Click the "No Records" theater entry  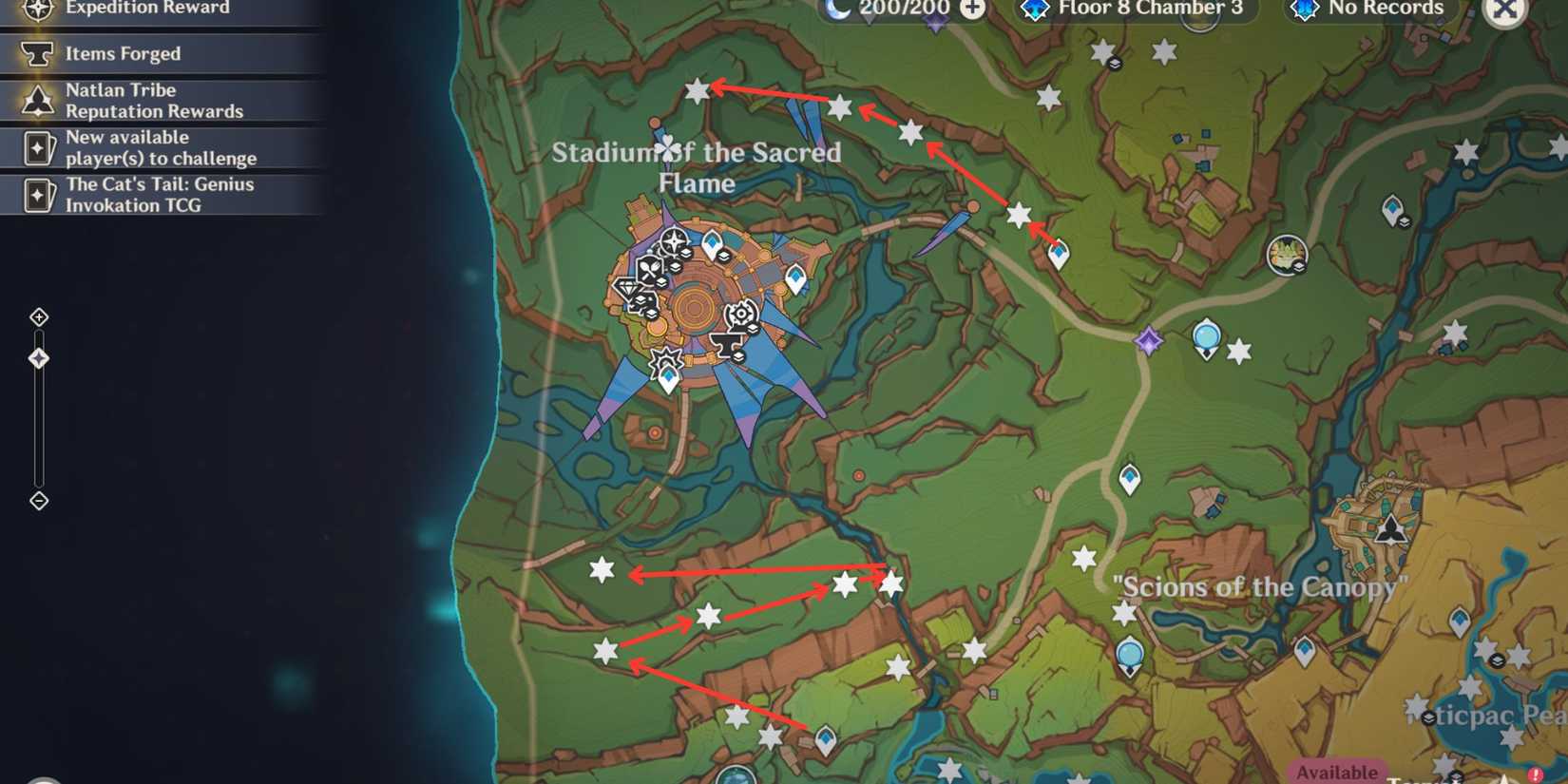pyautogui.click(x=1370, y=9)
